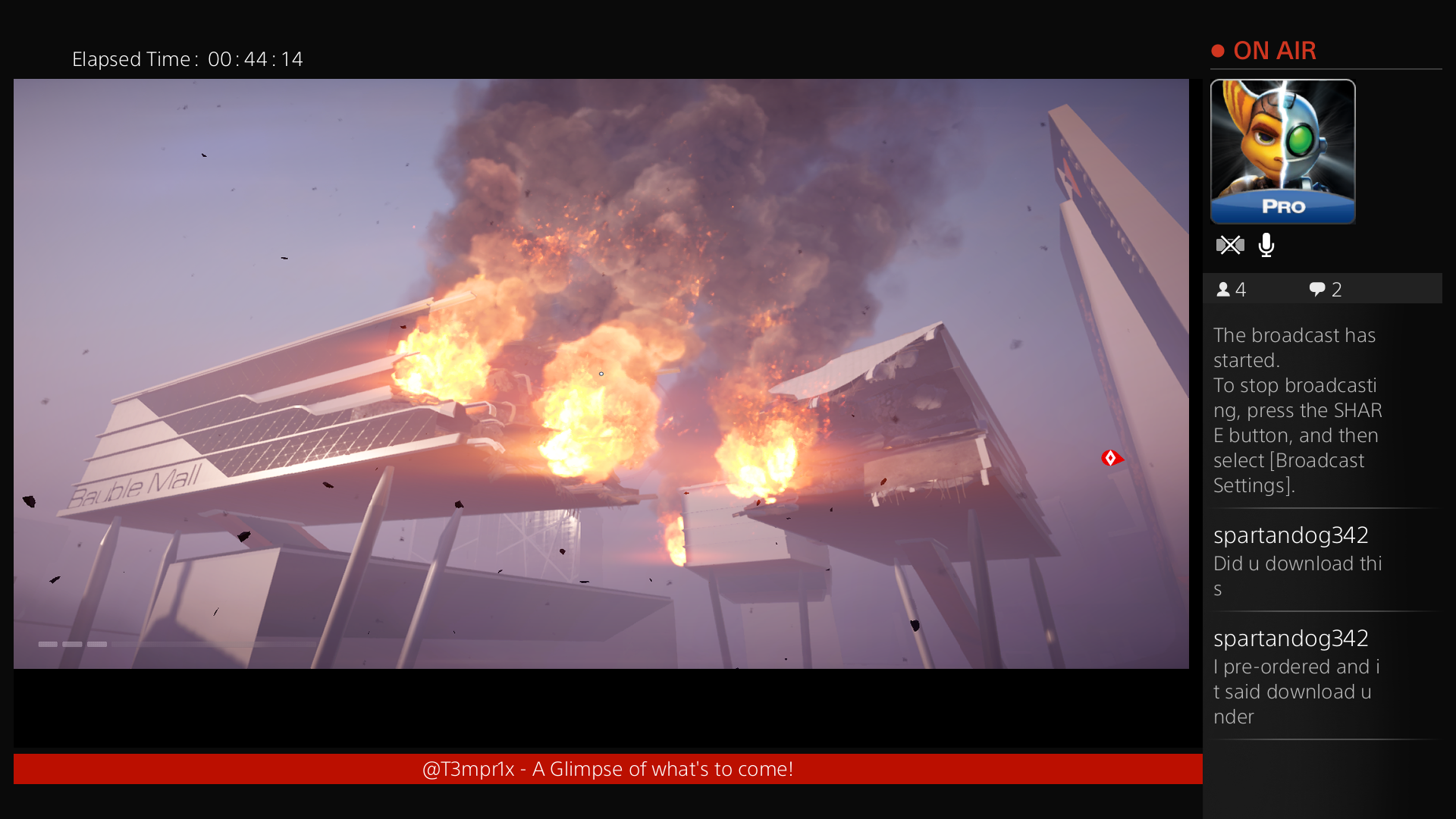Toggle microphone audio on or off
The height and width of the screenshot is (819, 1456).
tap(1267, 245)
